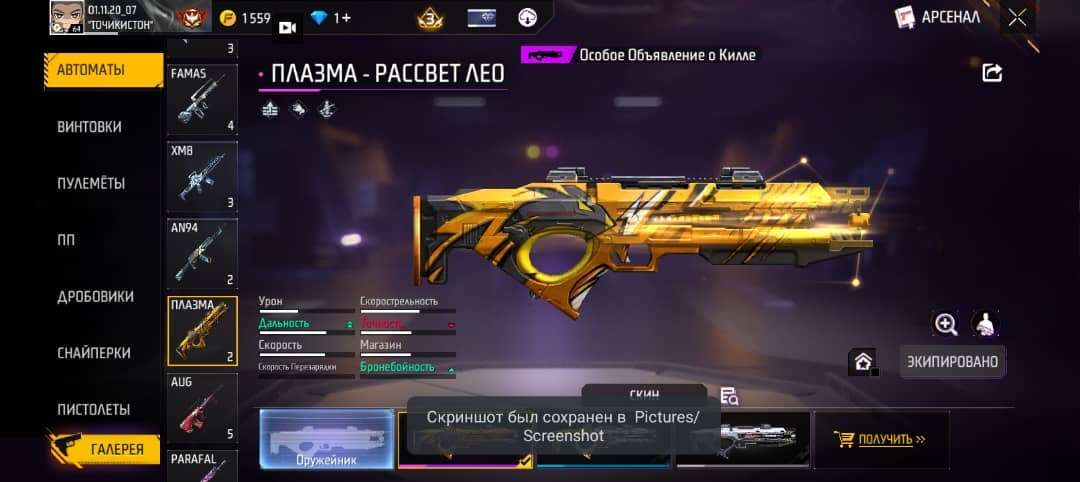Open the gold coins balance
The image size is (1080, 482).
[x=245, y=18]
